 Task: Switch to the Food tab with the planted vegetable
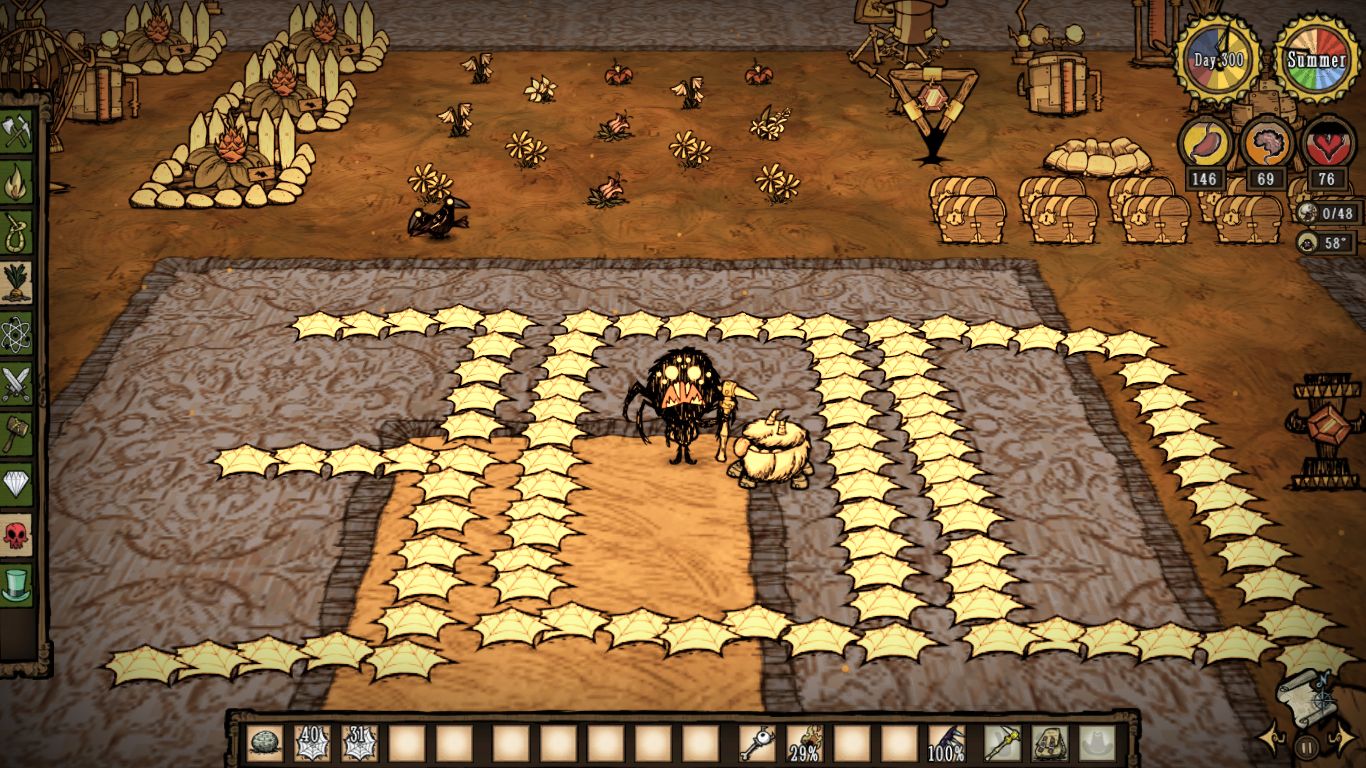tap(17, 283)
